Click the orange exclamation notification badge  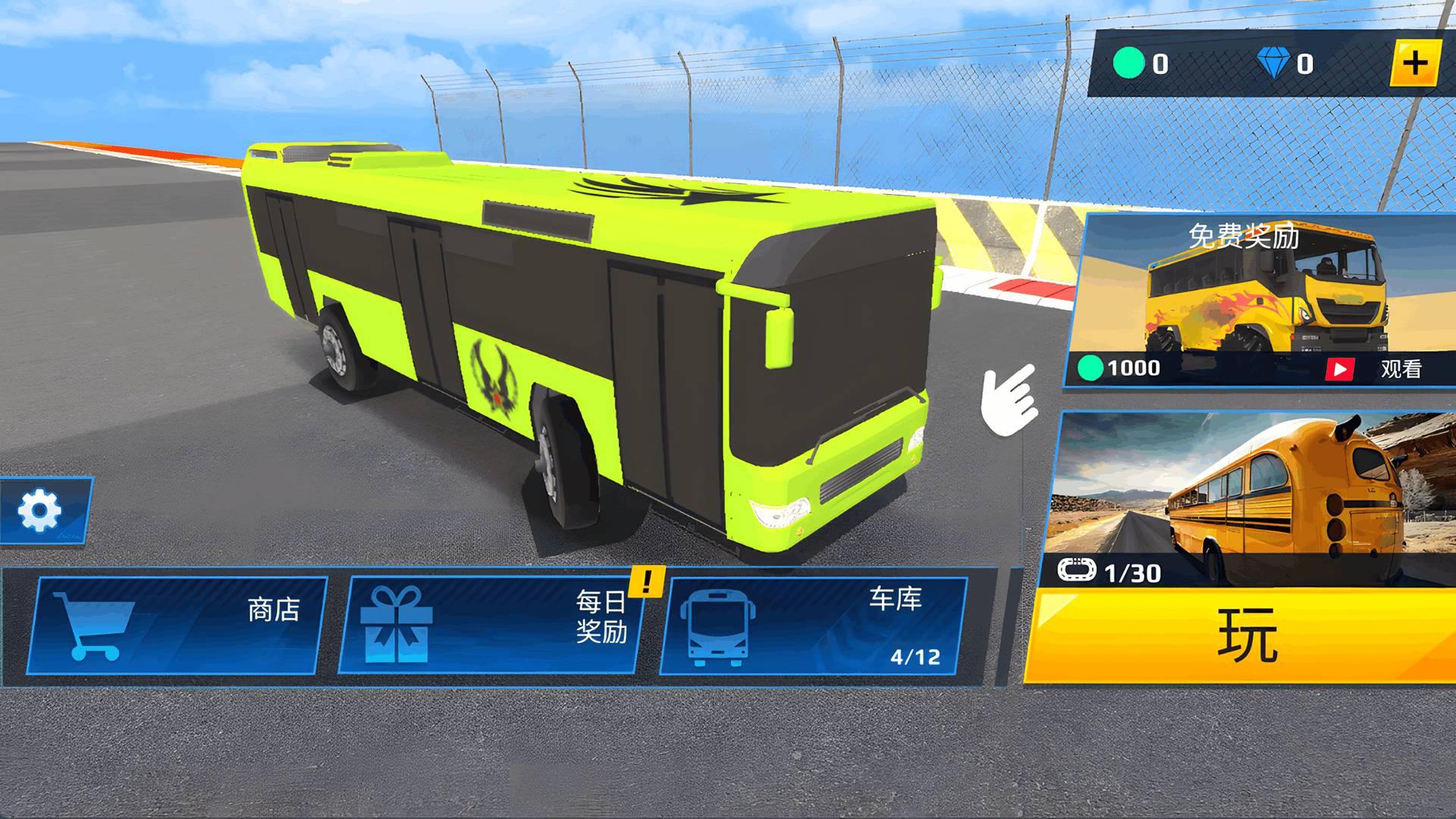coord(645,582)
